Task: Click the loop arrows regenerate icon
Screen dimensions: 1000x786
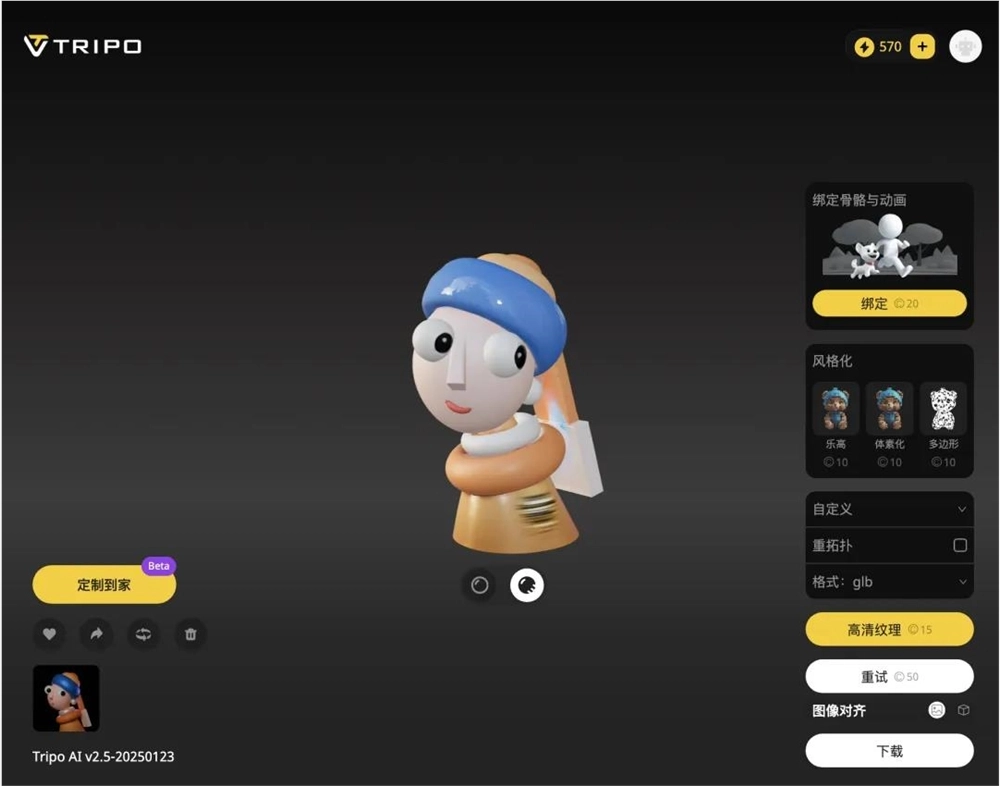Action: [x=143, y=634]
